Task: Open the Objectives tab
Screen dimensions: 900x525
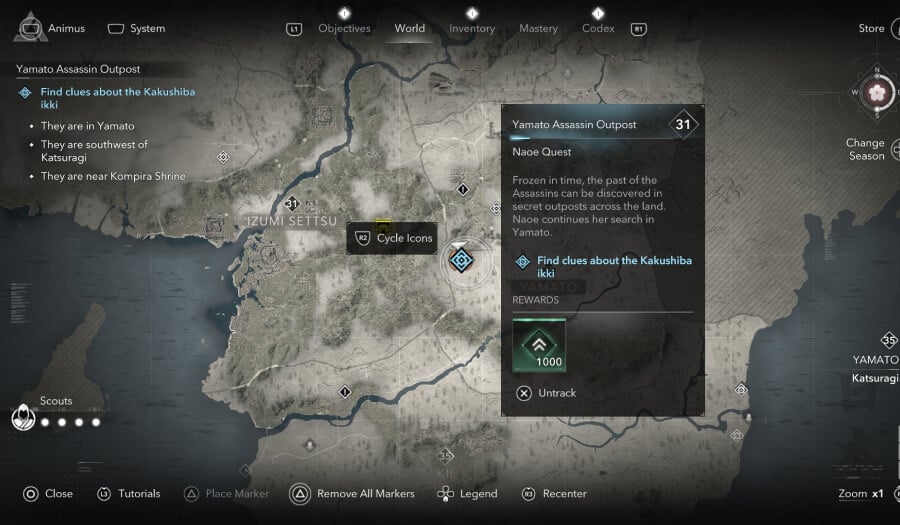Action: tap(344, 29)
